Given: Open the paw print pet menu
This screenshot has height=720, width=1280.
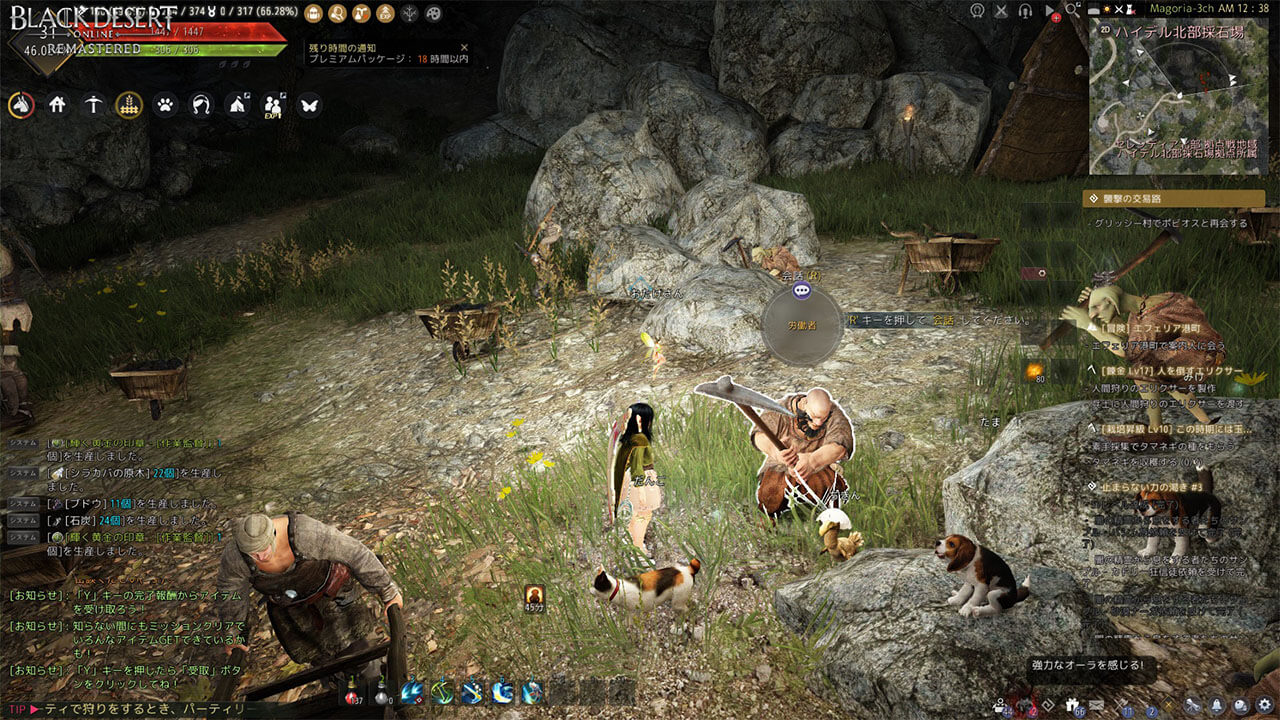Looking at the screenshot, I should pyautogui.click(x=165, y=104).
